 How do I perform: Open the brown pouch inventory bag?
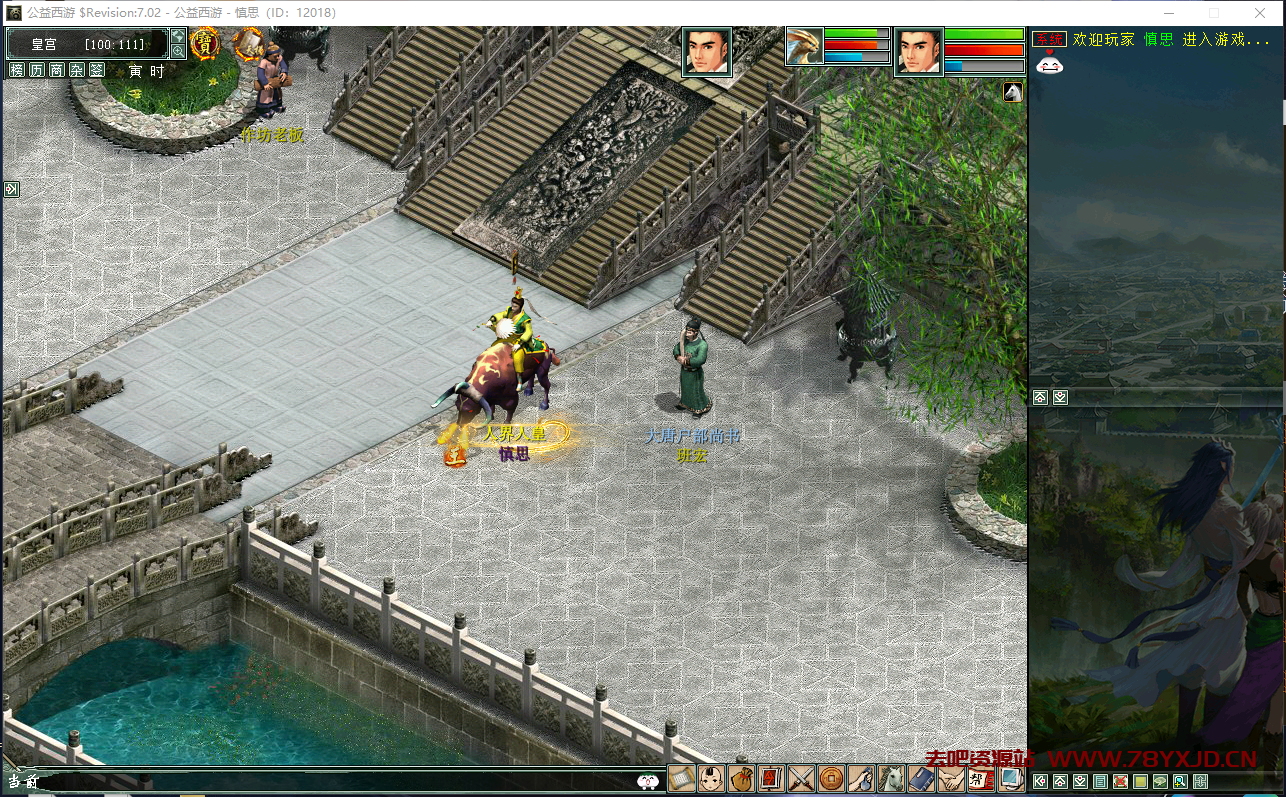click(741, 778)
